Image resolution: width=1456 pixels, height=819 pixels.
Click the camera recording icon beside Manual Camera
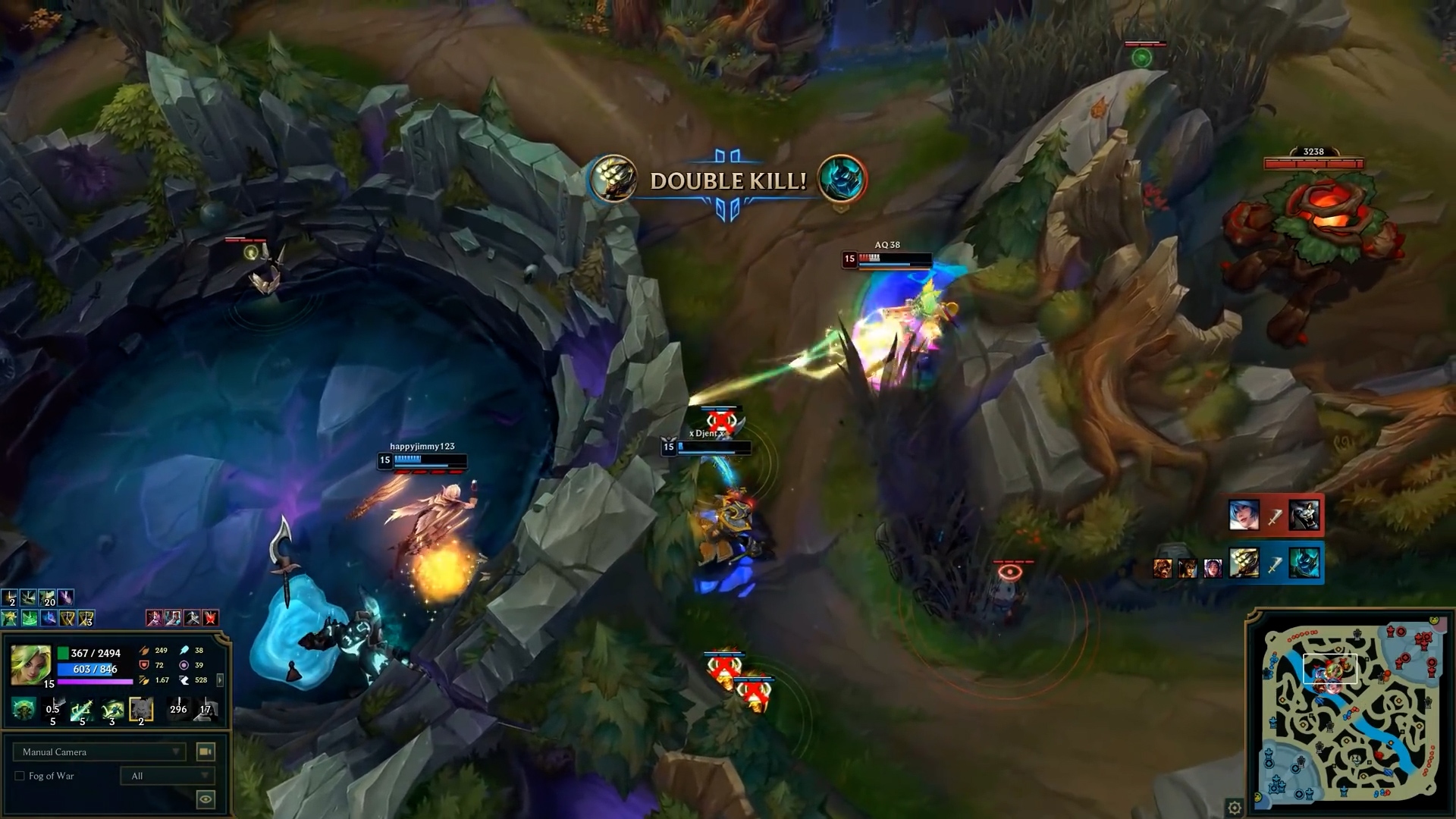click(205, 751)
